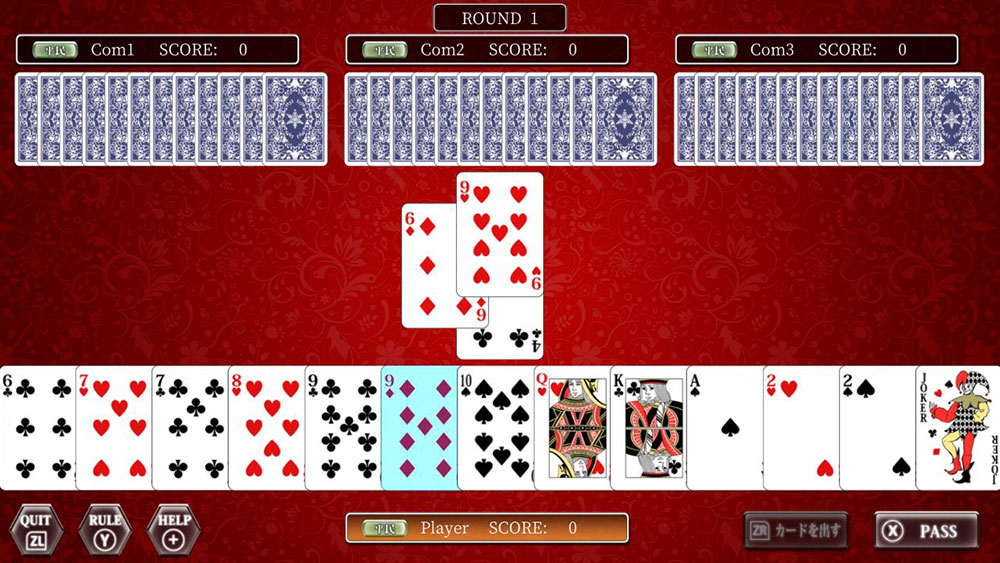
Task: Show the HELP screen
Action: coord(173,529)
